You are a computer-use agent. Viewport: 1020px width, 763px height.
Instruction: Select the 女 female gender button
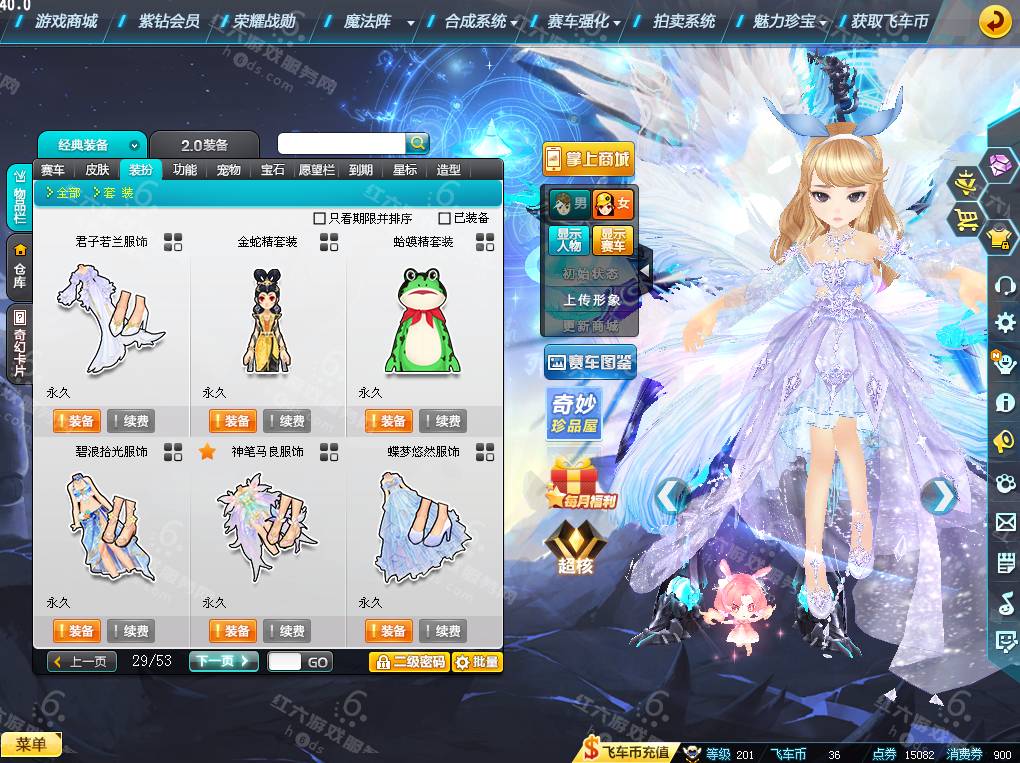click(613, 205)
